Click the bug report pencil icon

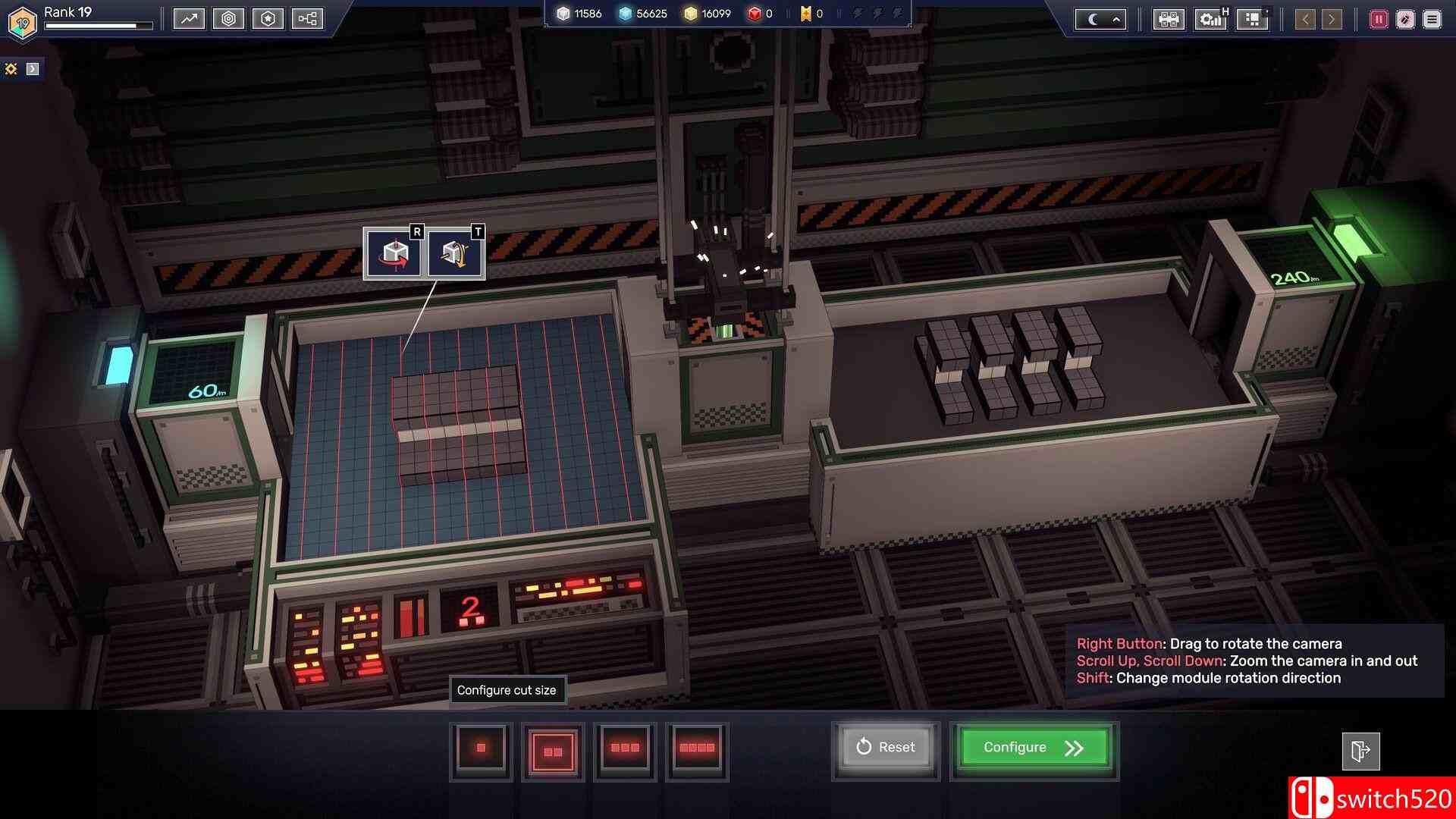pyautogui.click(x=1404, y=19)
